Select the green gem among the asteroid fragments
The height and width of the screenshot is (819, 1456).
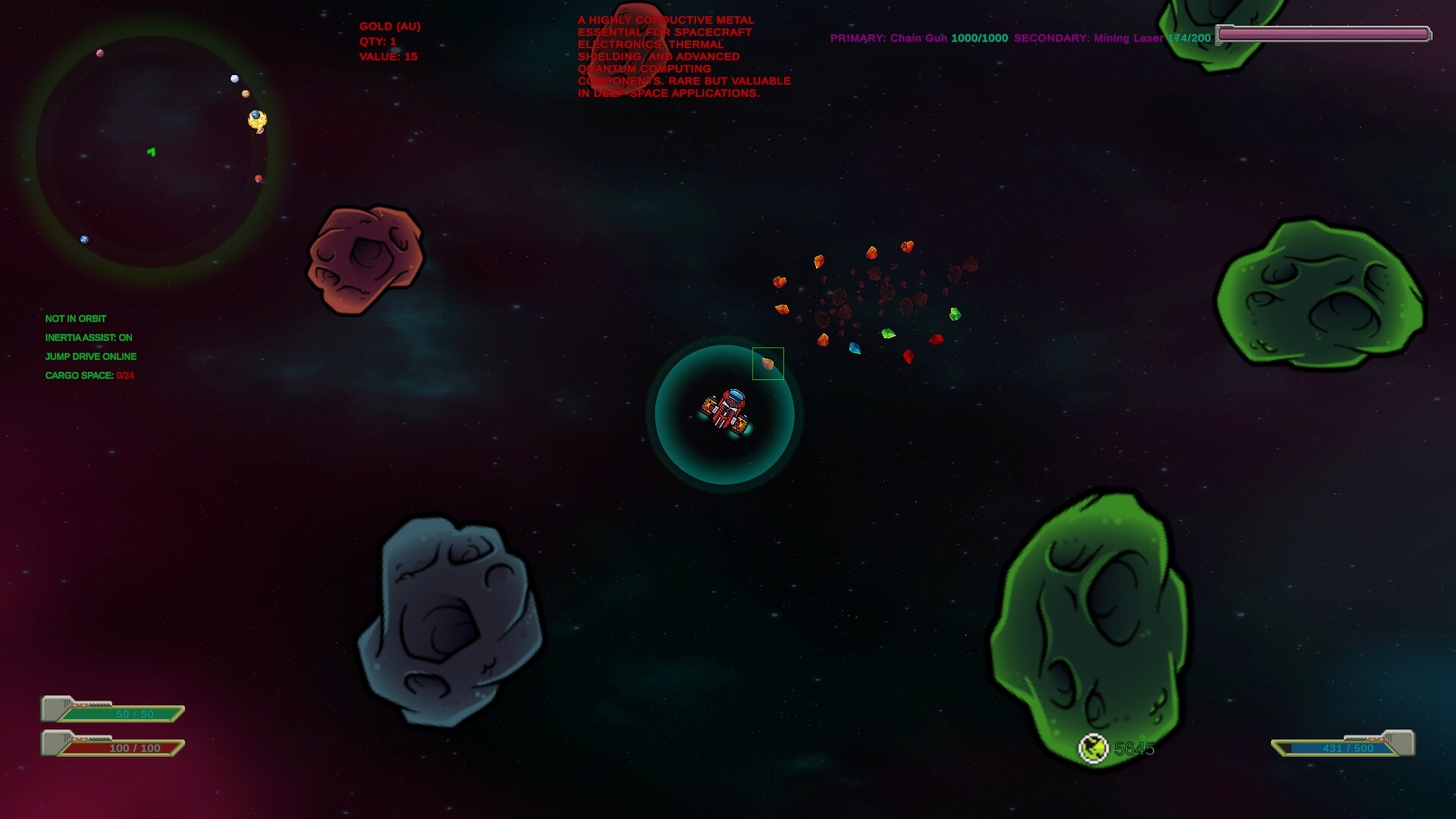pos(888,334)
